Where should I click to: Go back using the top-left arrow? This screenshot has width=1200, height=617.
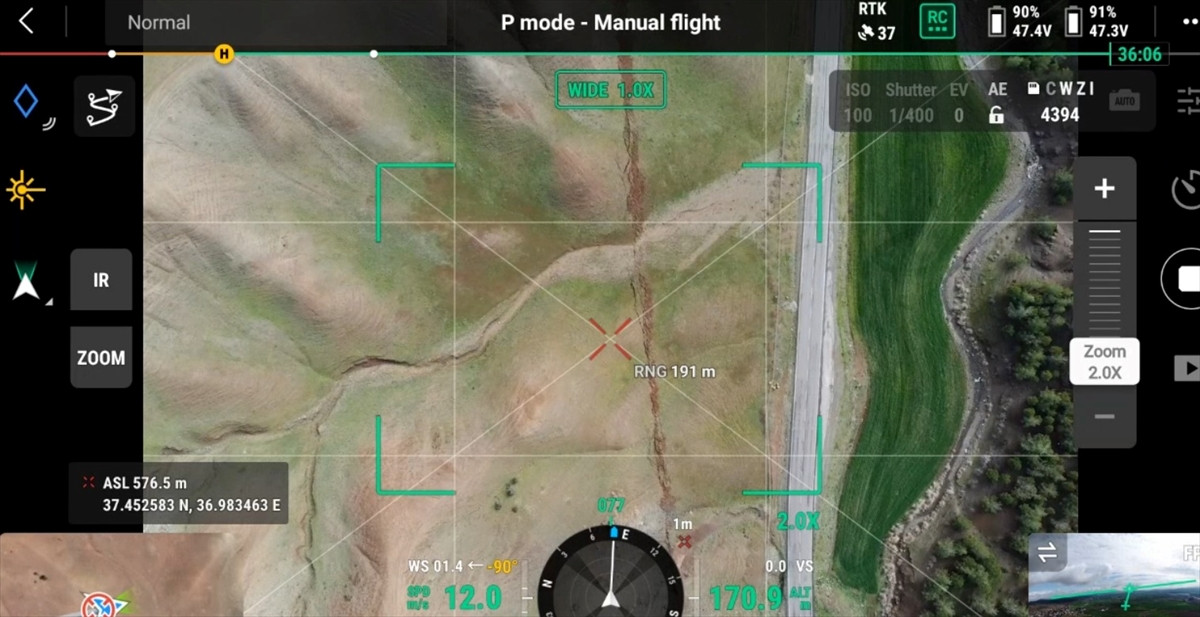26,21
